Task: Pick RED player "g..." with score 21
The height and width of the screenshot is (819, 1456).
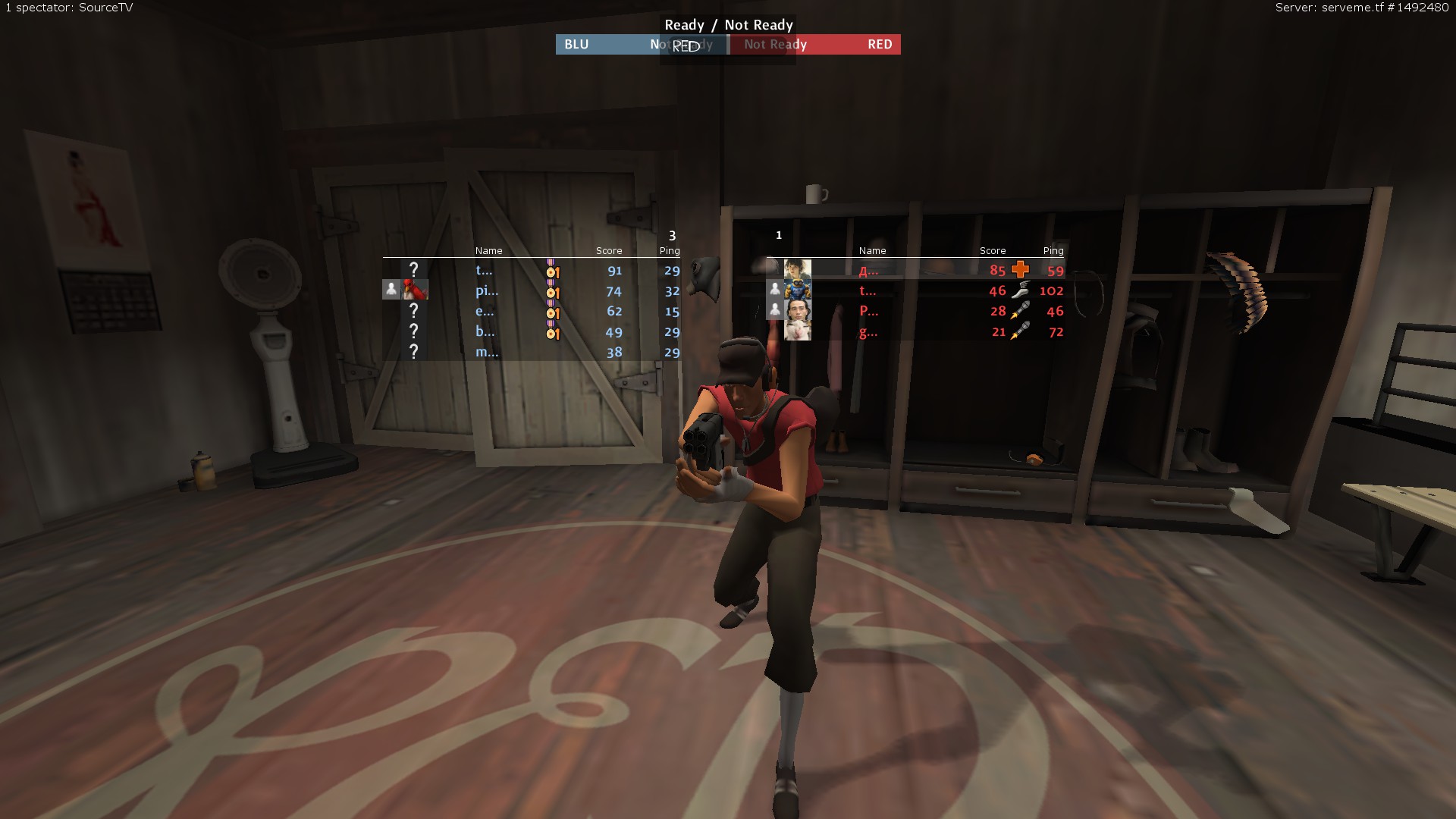Action: (x=918, y=331)
